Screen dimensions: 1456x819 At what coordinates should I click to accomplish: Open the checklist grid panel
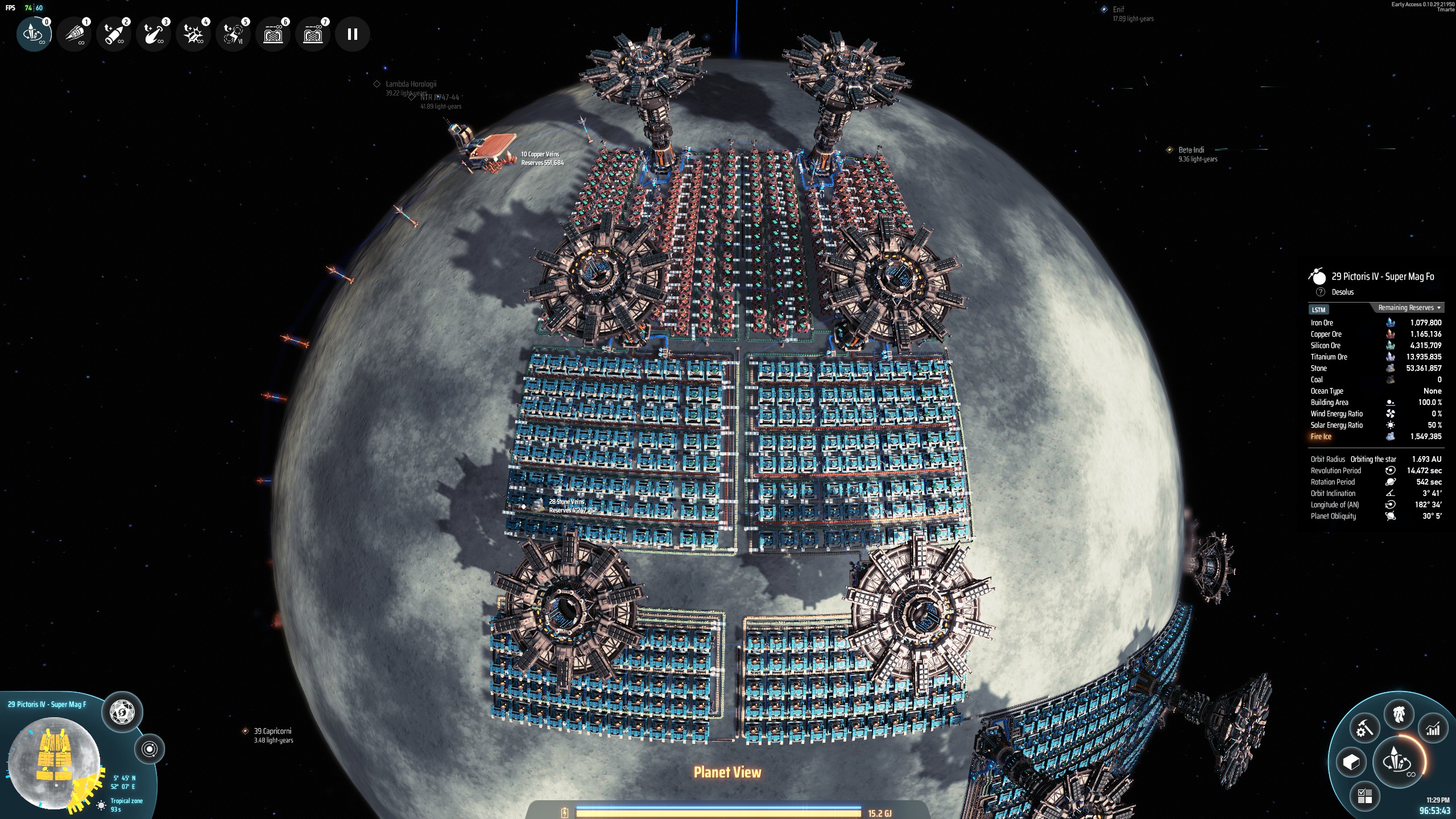point(1364,796)
